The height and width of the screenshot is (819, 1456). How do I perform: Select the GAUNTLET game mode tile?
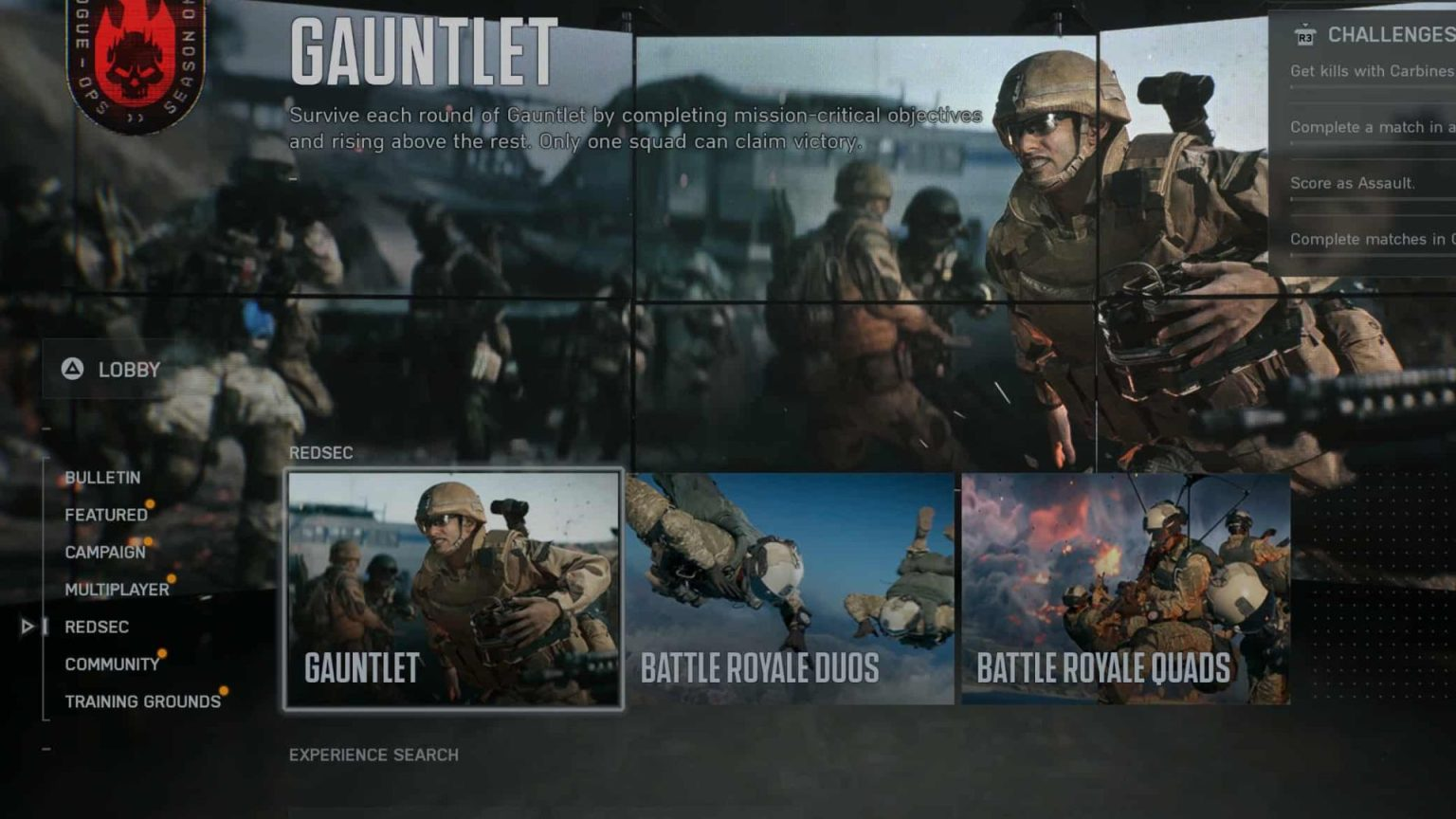(x=455, y=590)
